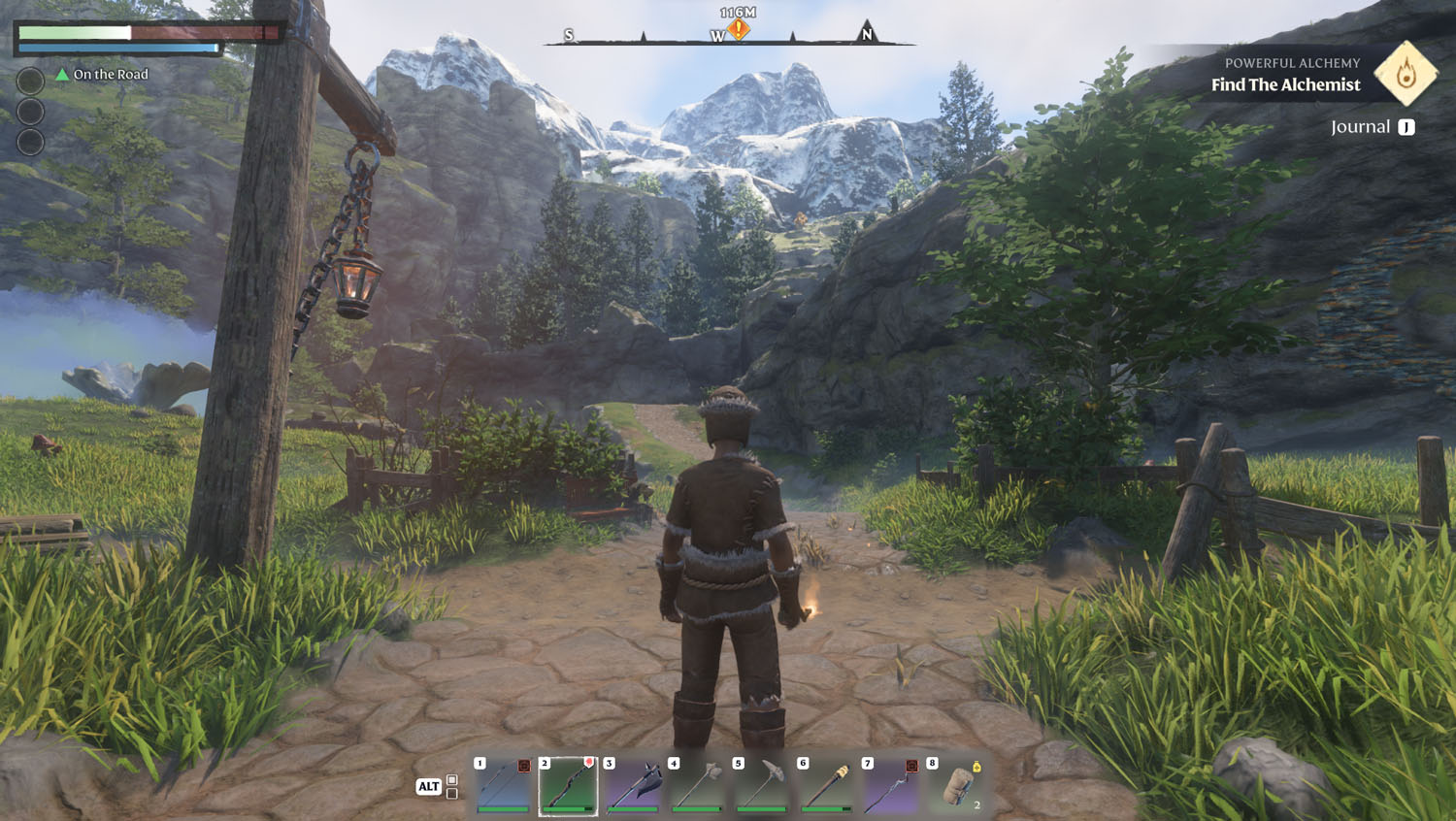Equip the purple wand in slot 7

point(891,785)
